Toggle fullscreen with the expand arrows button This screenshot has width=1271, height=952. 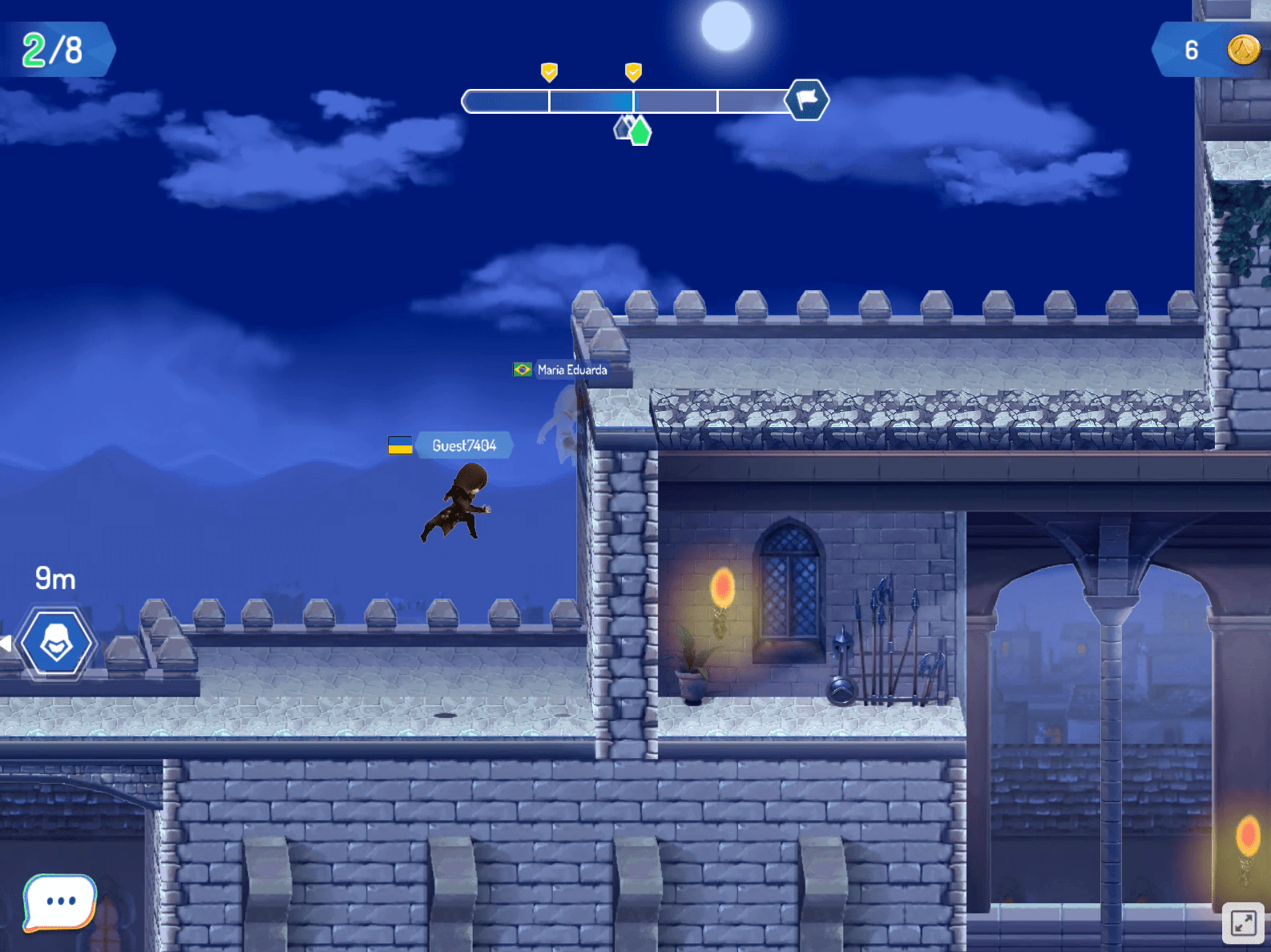point(1243,923)
